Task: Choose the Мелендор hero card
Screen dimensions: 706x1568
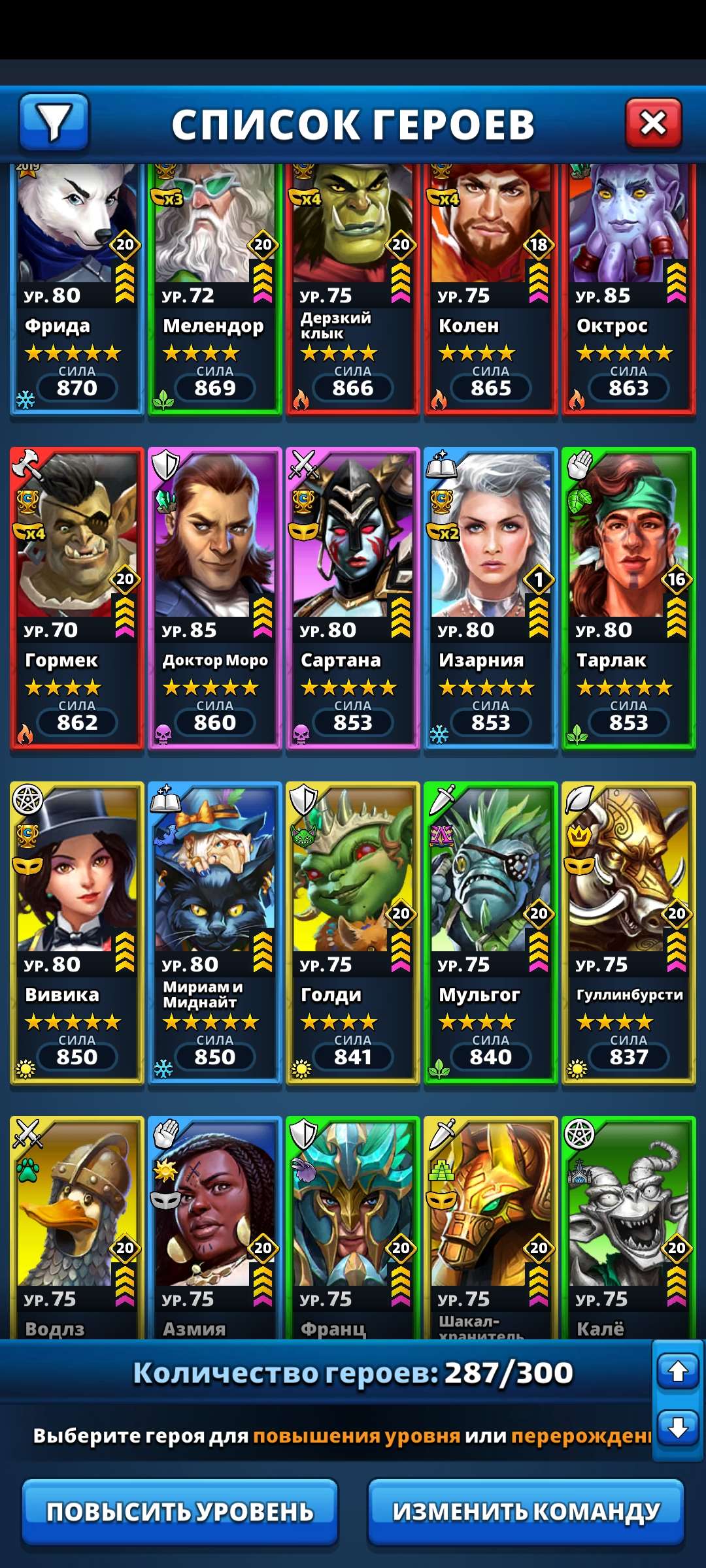Action: coord(214,287)
